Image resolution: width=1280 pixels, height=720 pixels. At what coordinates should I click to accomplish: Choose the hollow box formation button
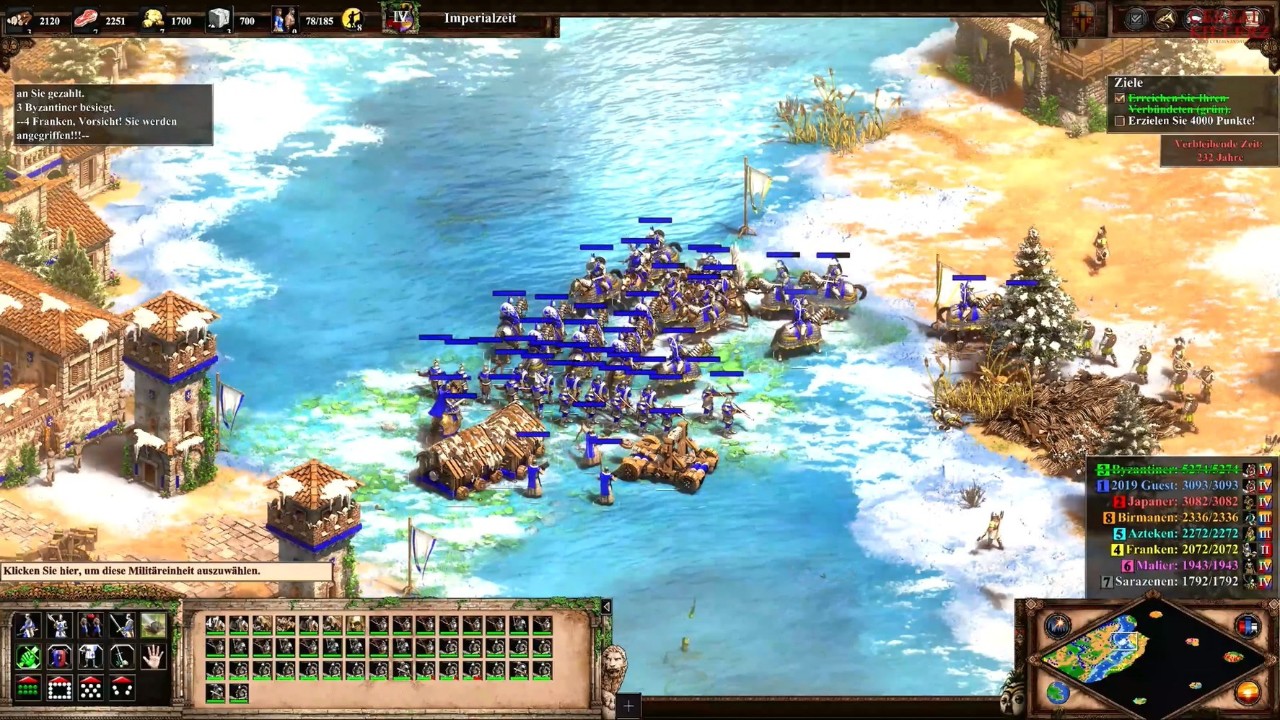59,688
